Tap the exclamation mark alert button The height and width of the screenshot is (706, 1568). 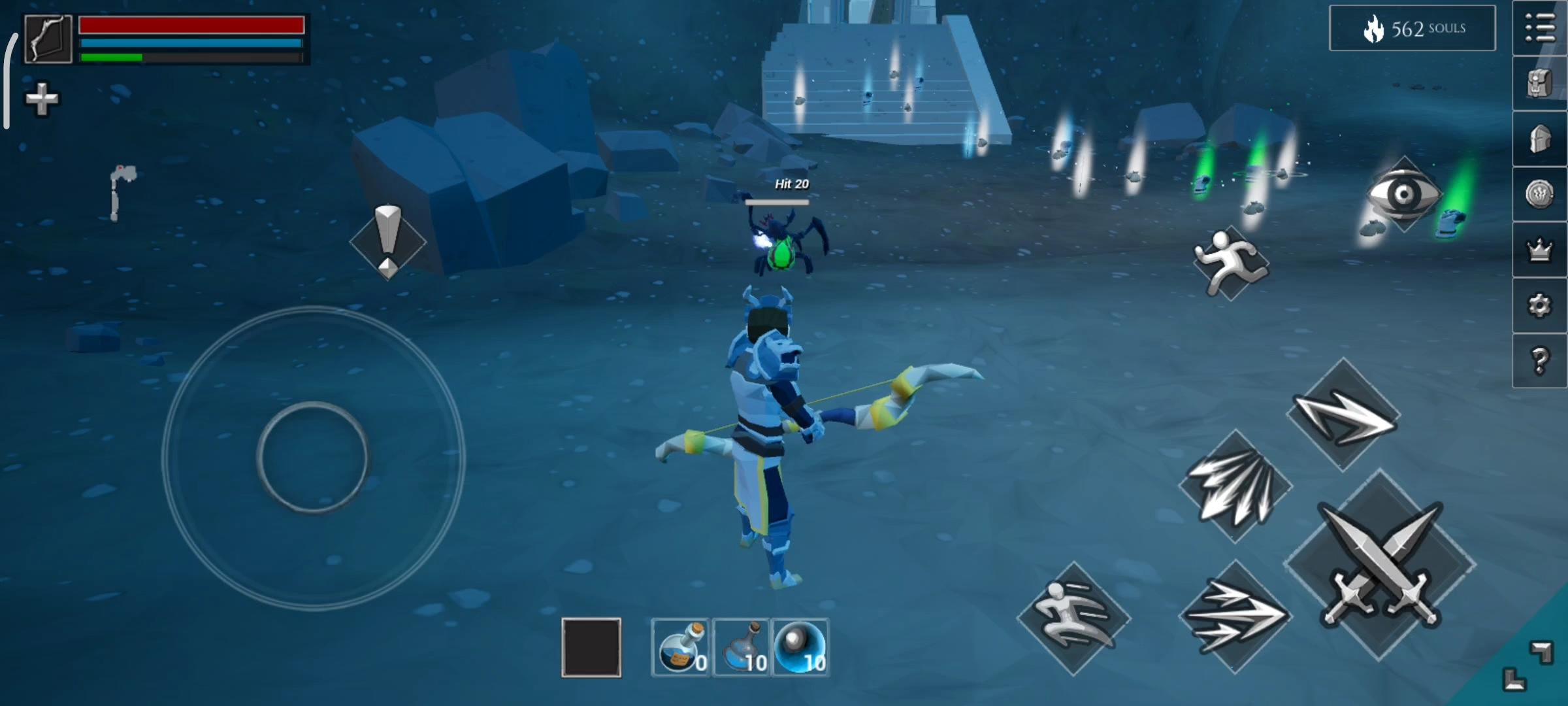click(388, 241)
